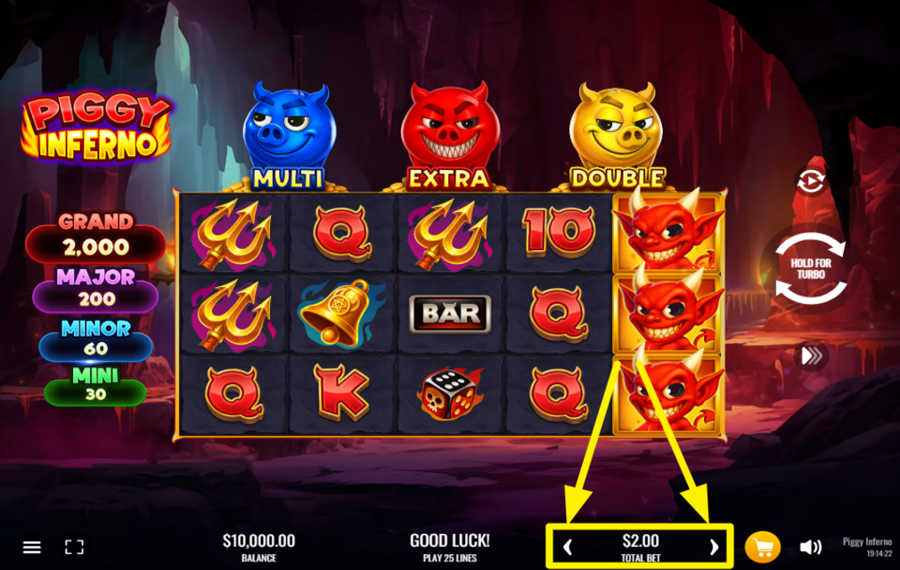This screenshot has height=570, width=900.
Task: Open the hamburger menu
Action: tap(32, 547)
